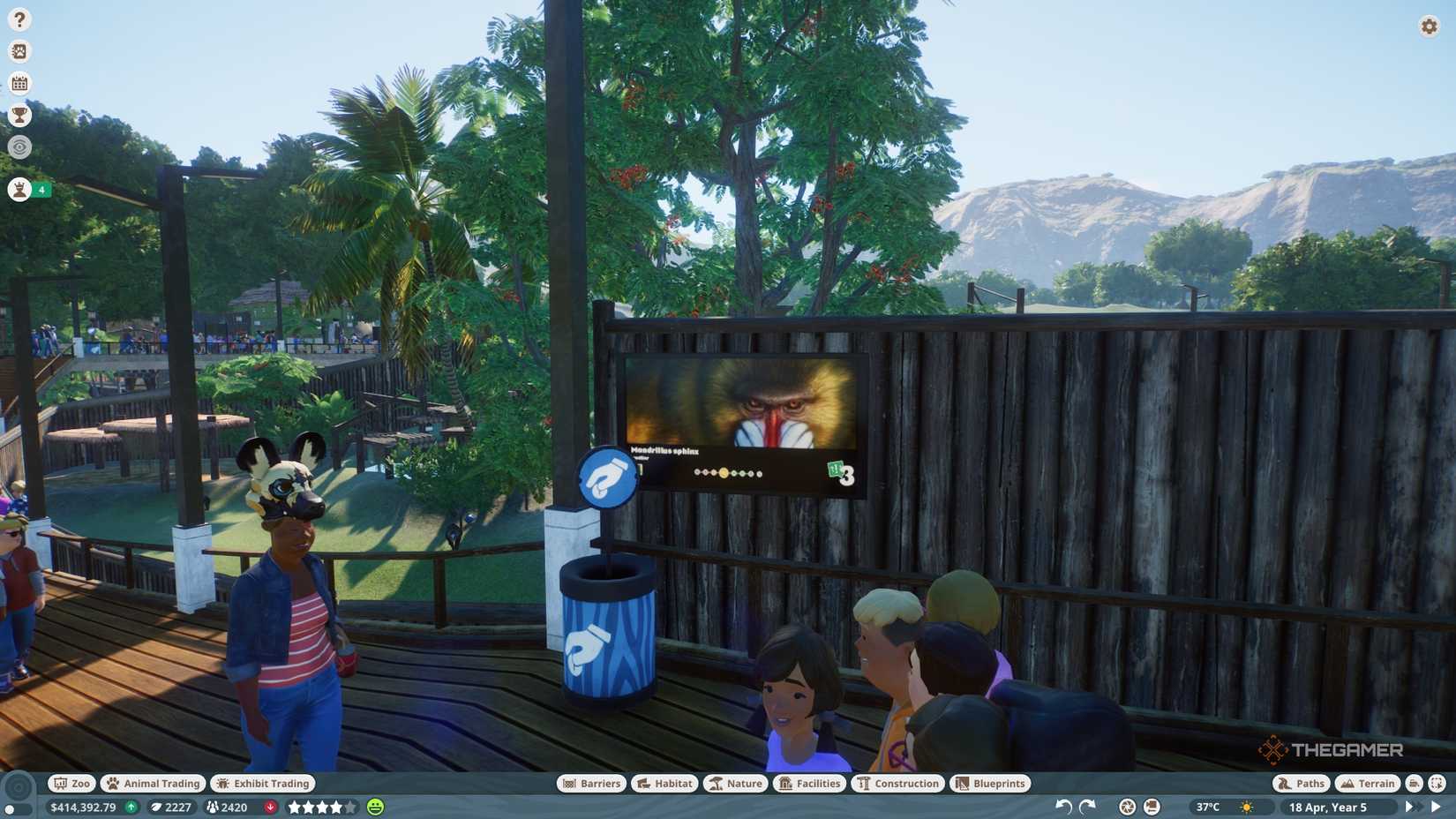Viewport: 1456px width, 819px height.
Task: Take a screenshot with the camera icon
Action: coord(1126,806)
